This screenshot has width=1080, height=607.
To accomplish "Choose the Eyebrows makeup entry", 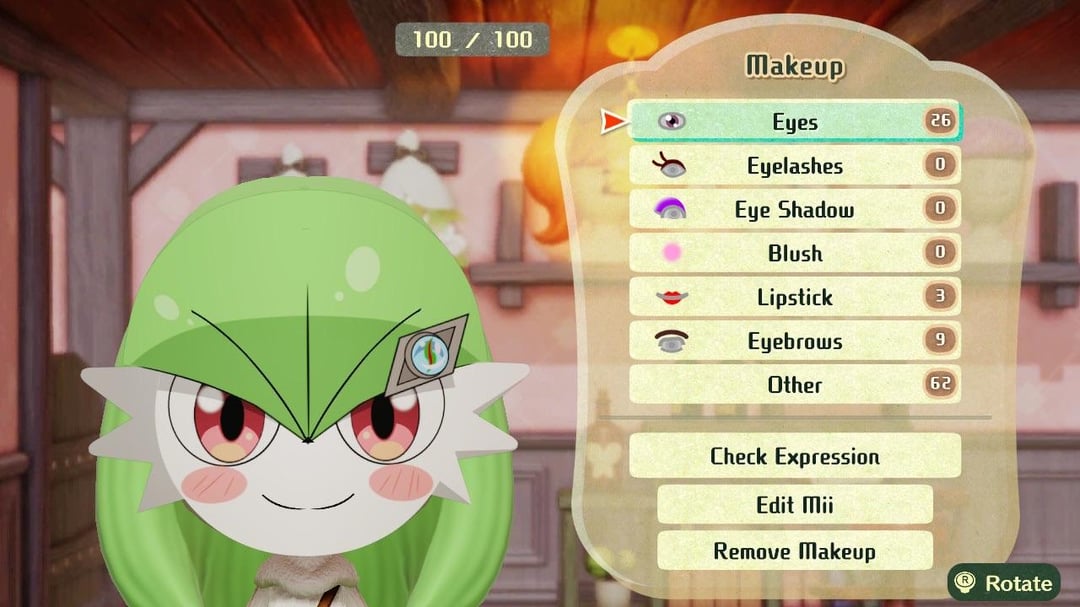I will point(795,341).
